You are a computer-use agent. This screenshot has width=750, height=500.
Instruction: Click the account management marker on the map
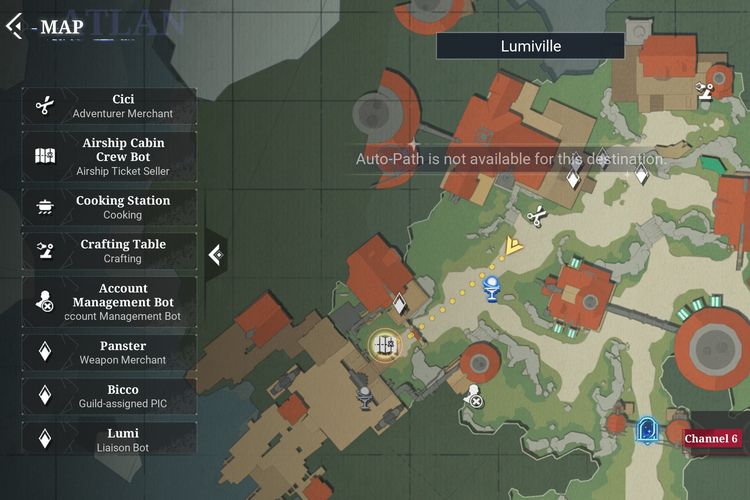474,397
